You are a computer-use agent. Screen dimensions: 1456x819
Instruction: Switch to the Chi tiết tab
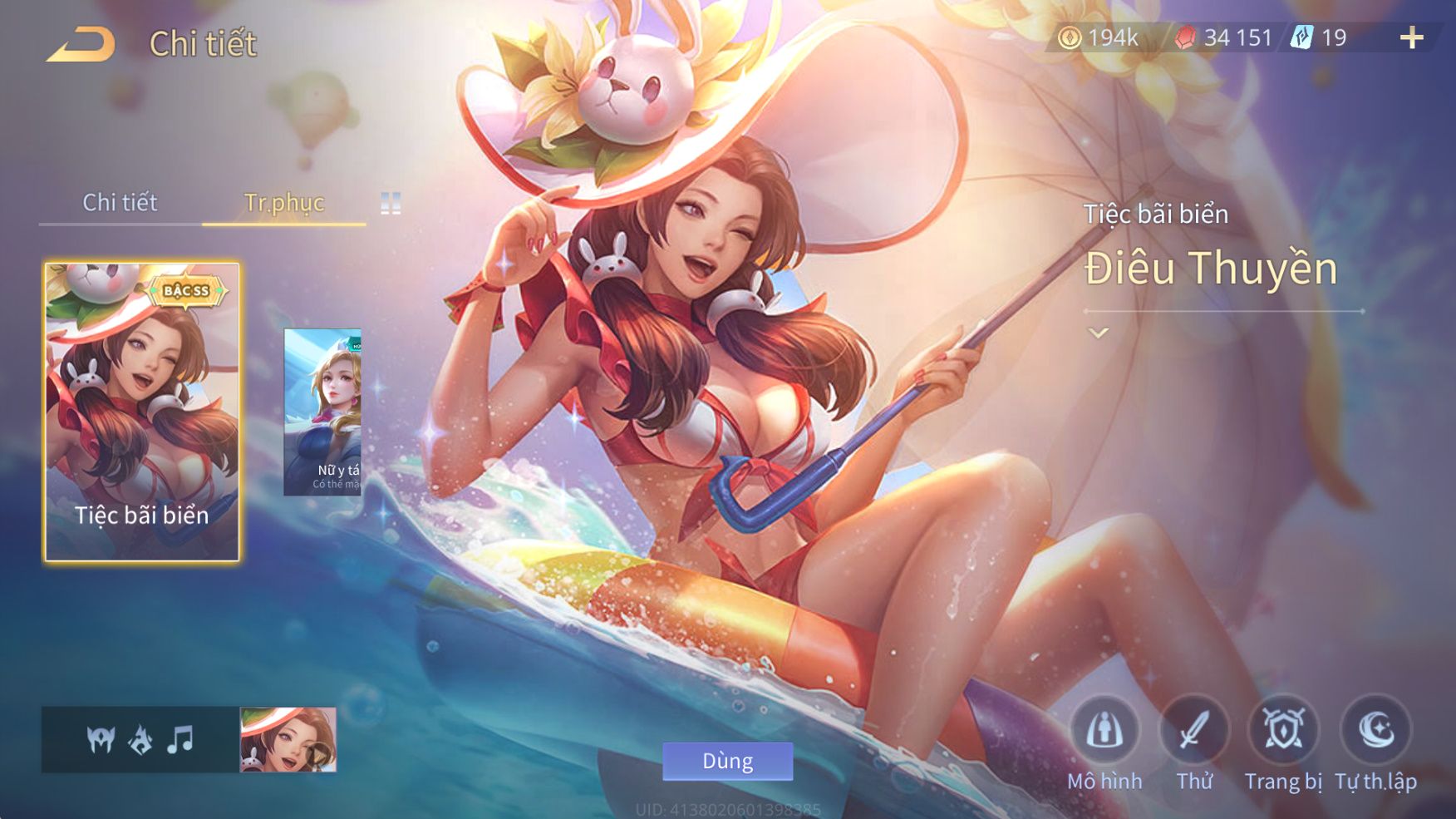coord(120,202)
